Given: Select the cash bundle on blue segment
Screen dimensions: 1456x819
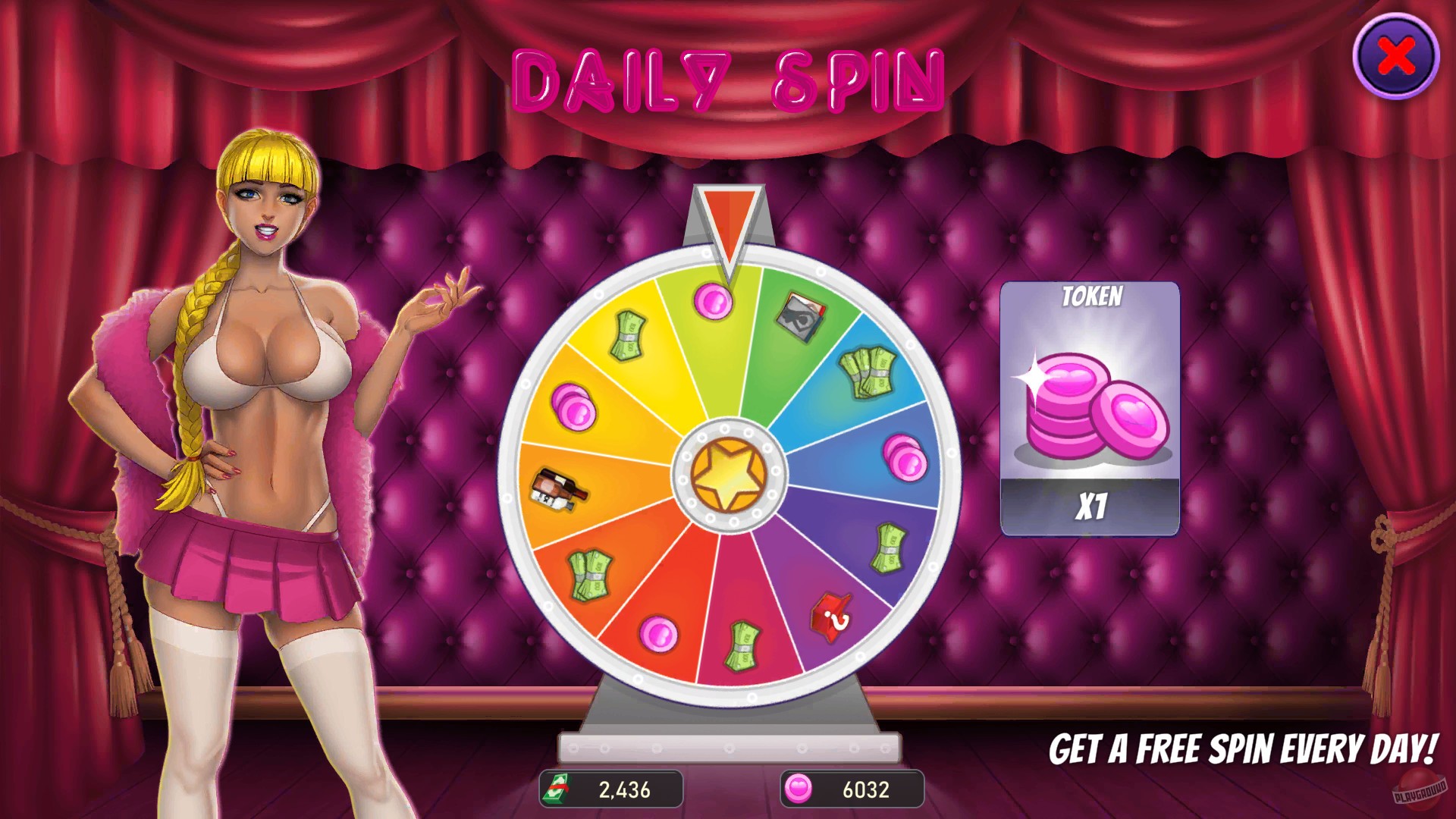Looking at the screenshot, I should 866,373.
